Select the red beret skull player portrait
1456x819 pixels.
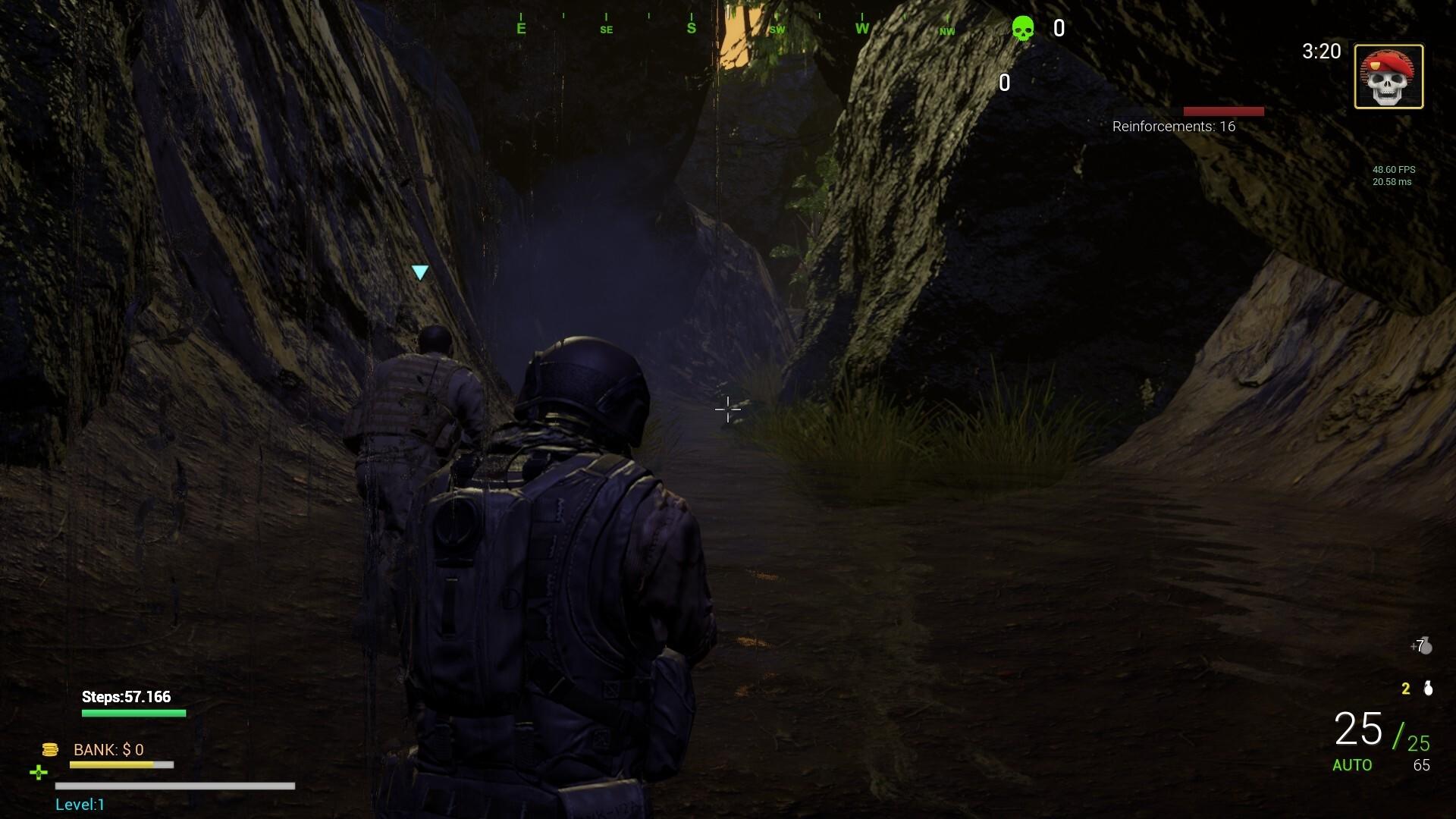coord(1389,76)
